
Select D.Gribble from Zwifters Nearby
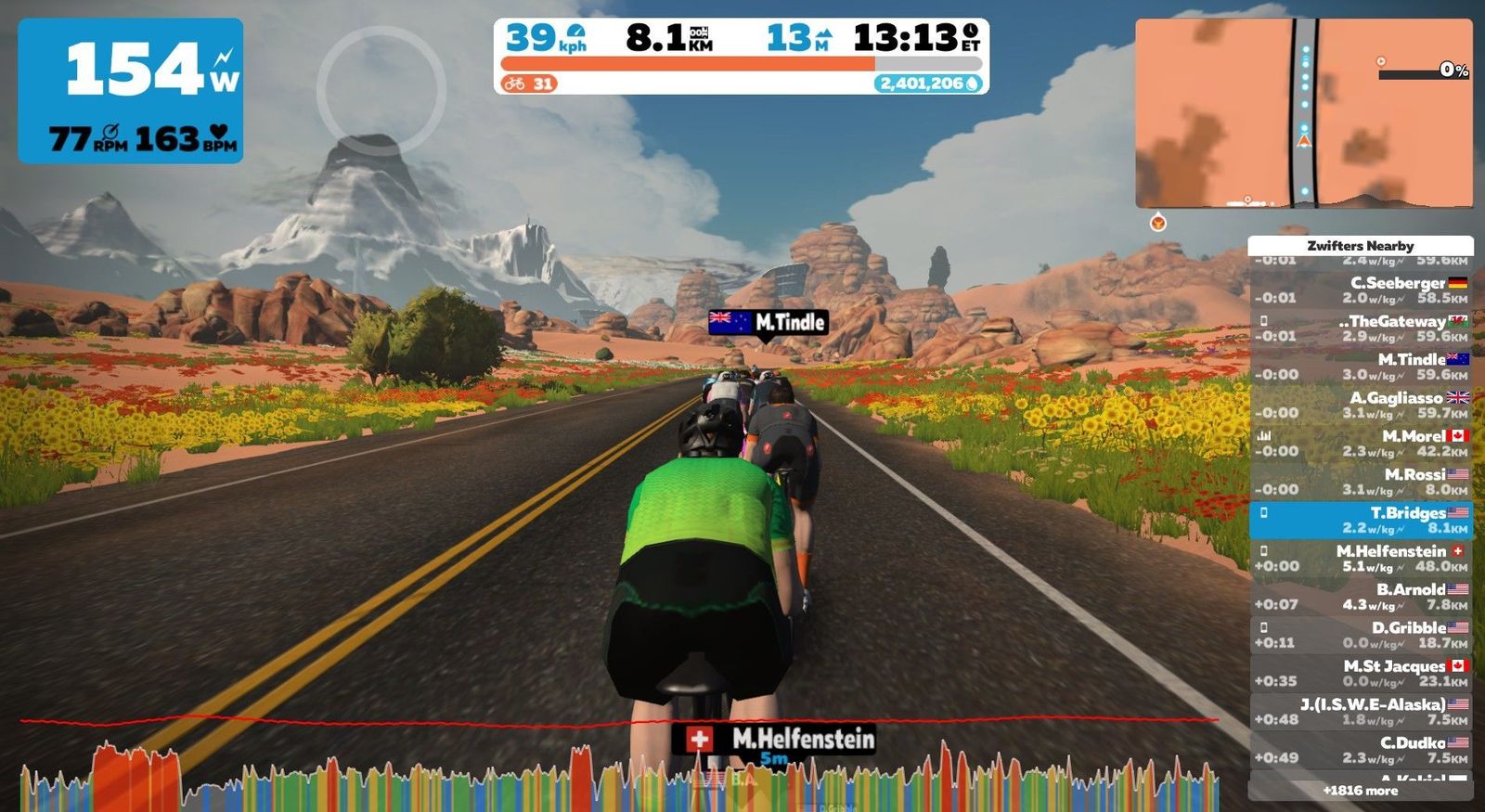click(1361, 635)
